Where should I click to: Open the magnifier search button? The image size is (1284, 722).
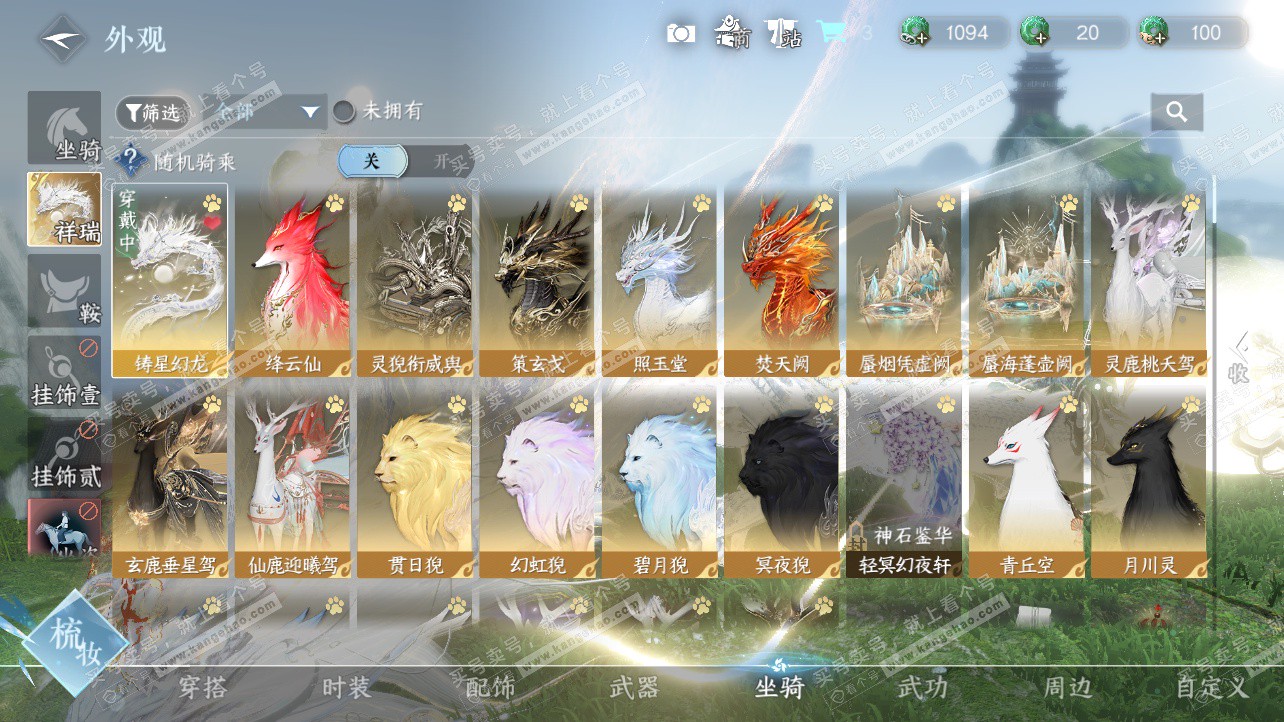[1176, 112]
